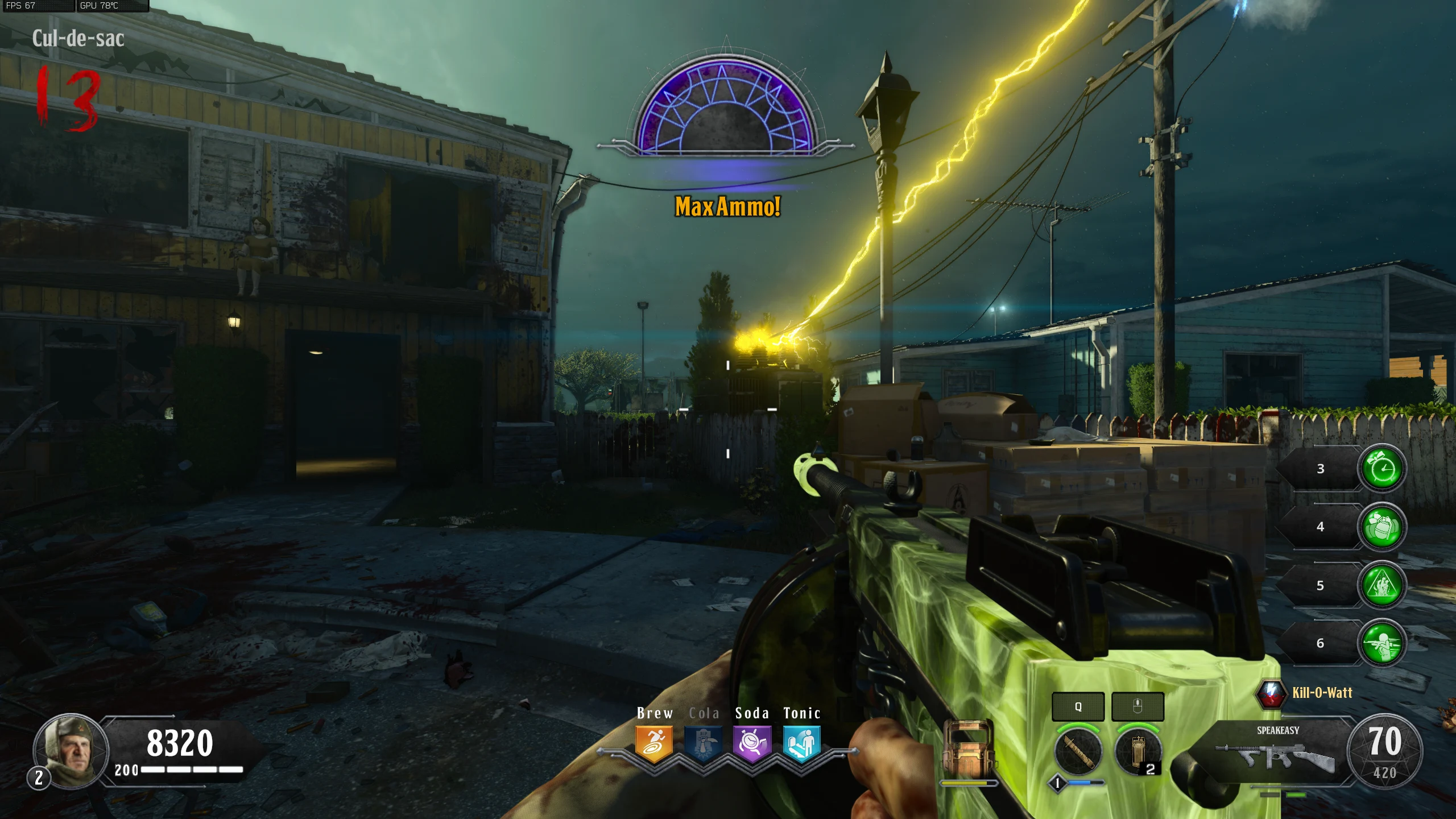Click the knife special weapon icon
1456x819 pixels.
coord(1078,752)
